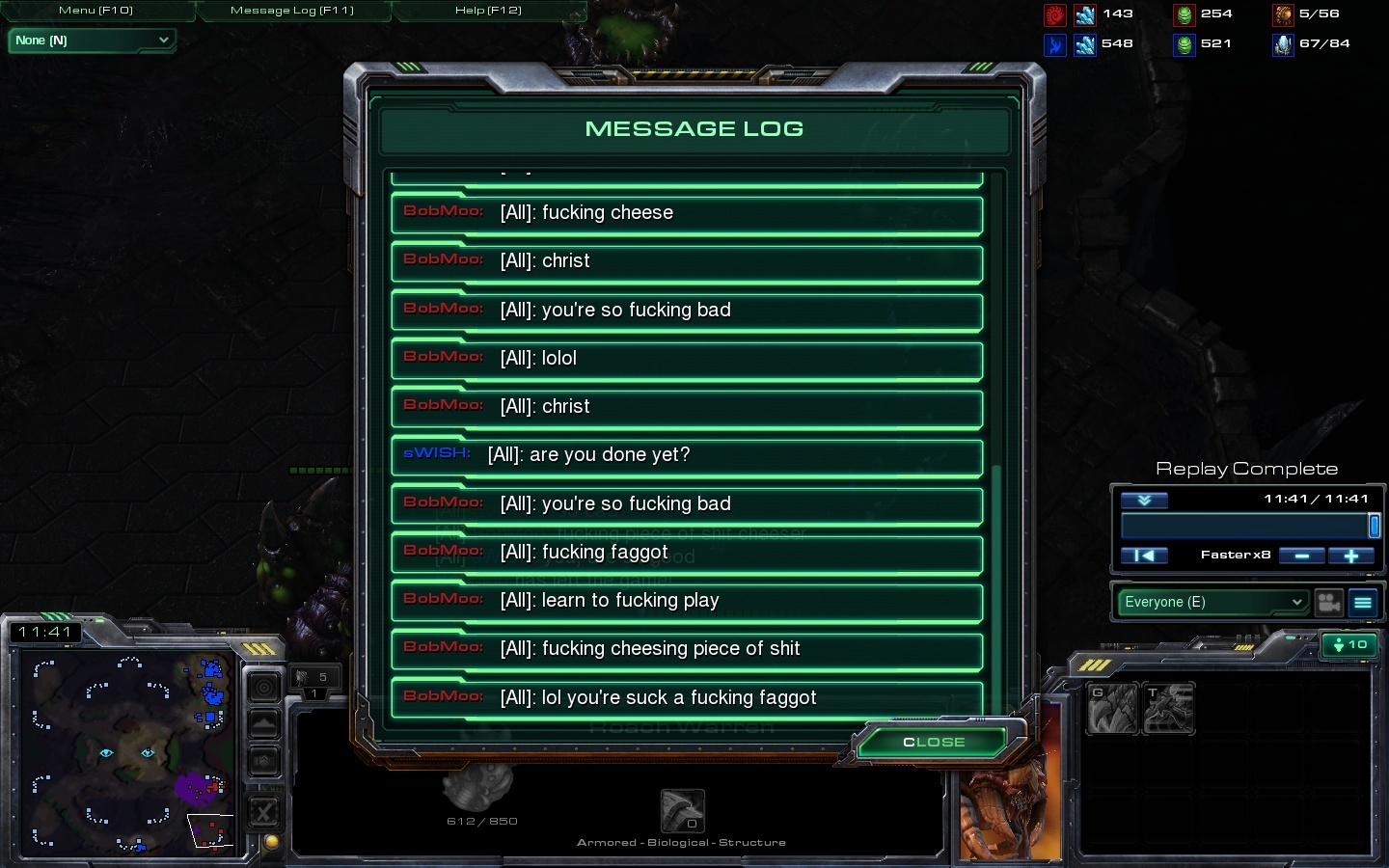Viewport: 1389px width, 868px height.
Task: Open the Menu (F10) tab
Action: tap(96, 11)
